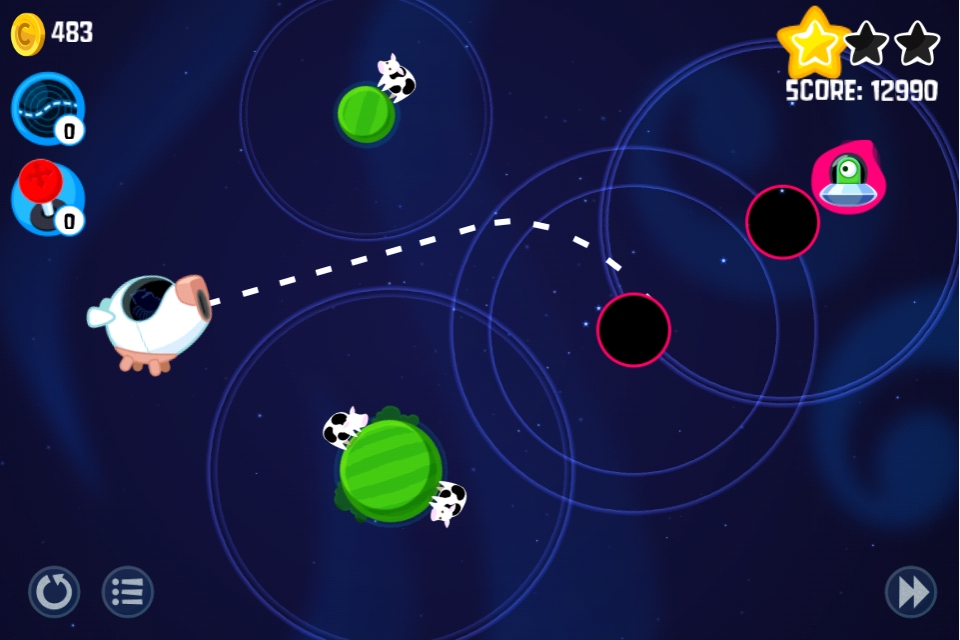The image size is (960, 640).
Task: Open the level list menu
Action: [x=128, y=592]
